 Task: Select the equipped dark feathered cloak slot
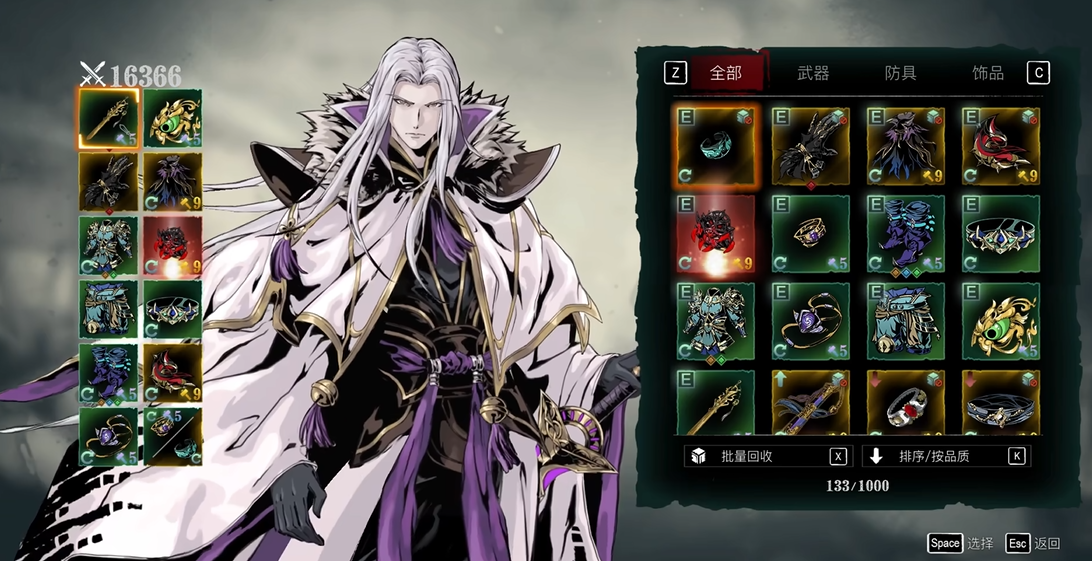point(173,181)
